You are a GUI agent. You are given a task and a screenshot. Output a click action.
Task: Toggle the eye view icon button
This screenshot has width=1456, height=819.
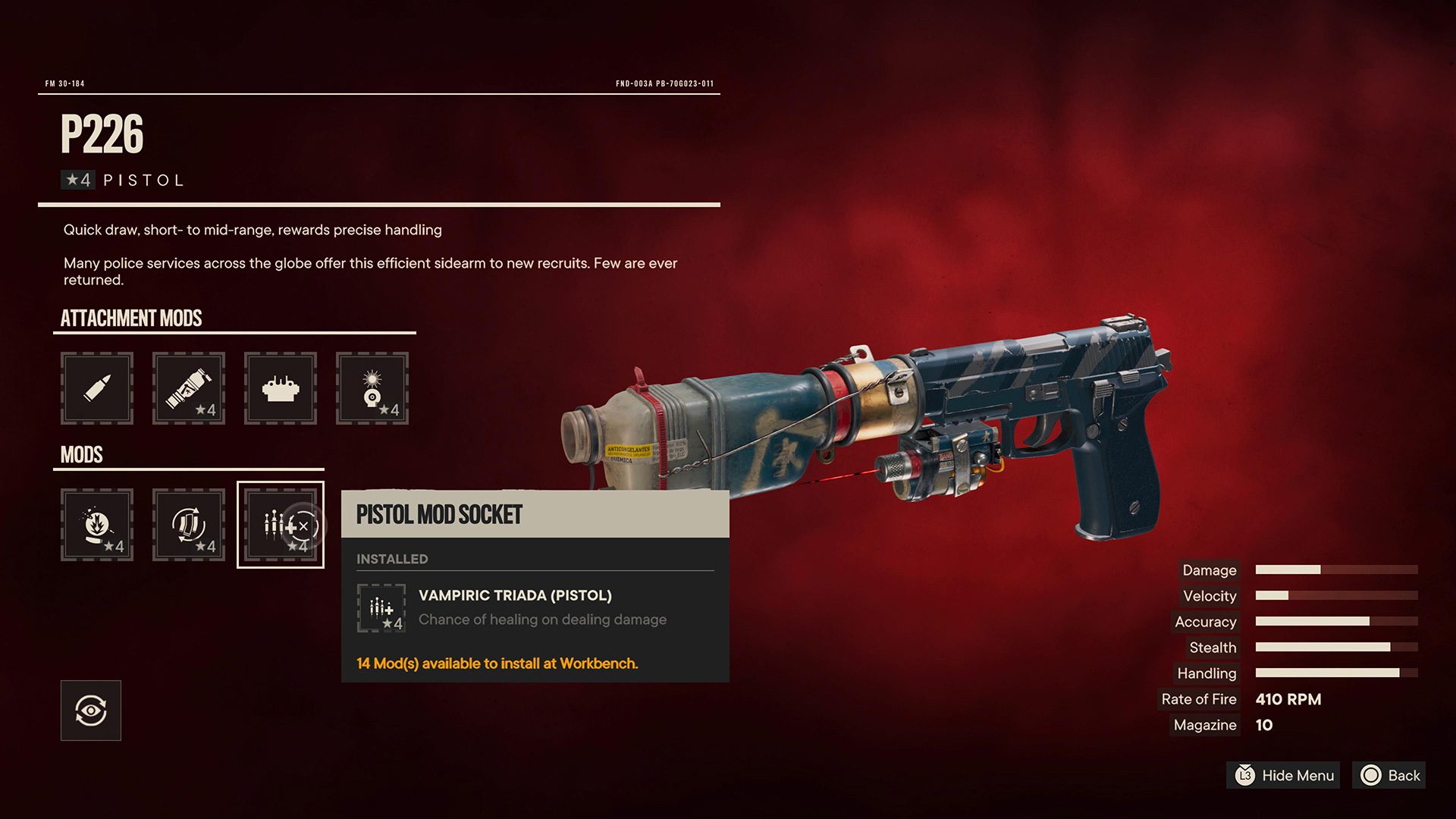(x=91, y=711)
